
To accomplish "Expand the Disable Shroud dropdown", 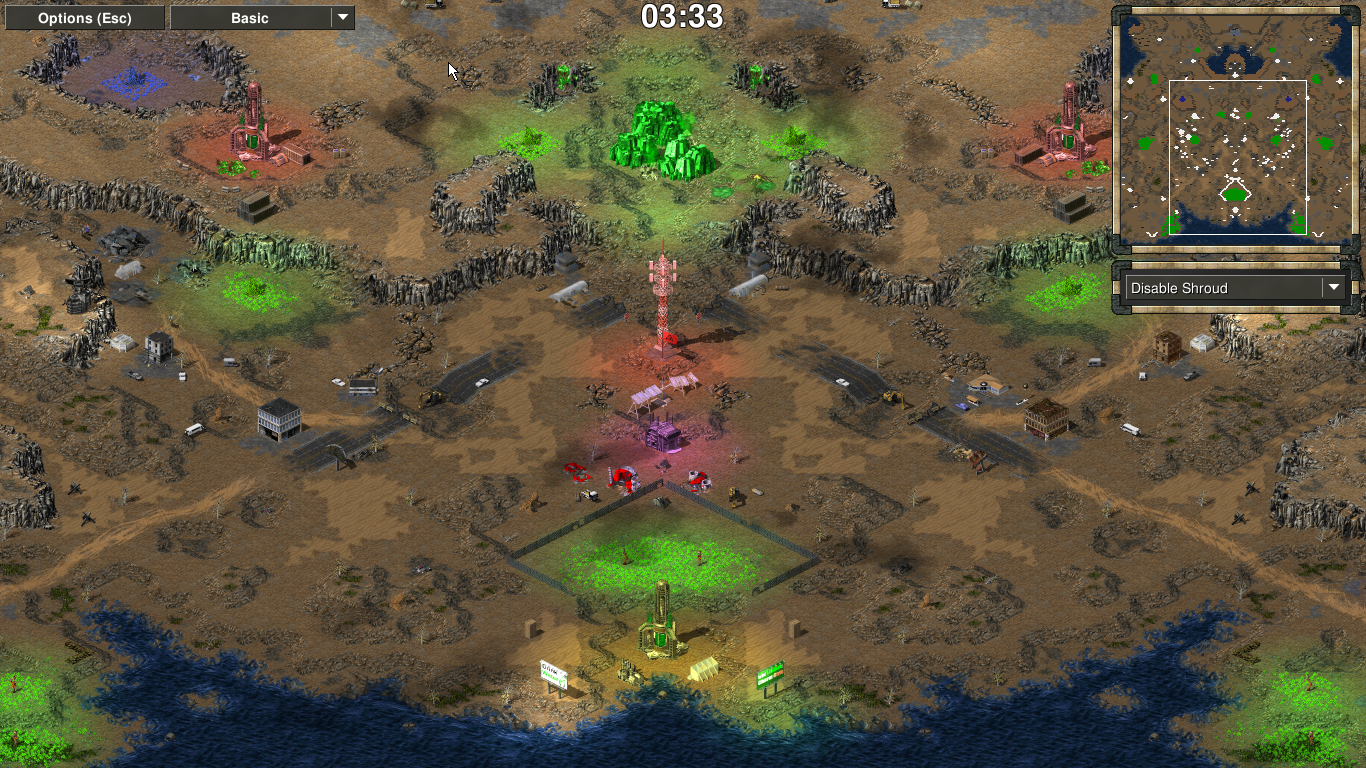I will [1235, 288].
